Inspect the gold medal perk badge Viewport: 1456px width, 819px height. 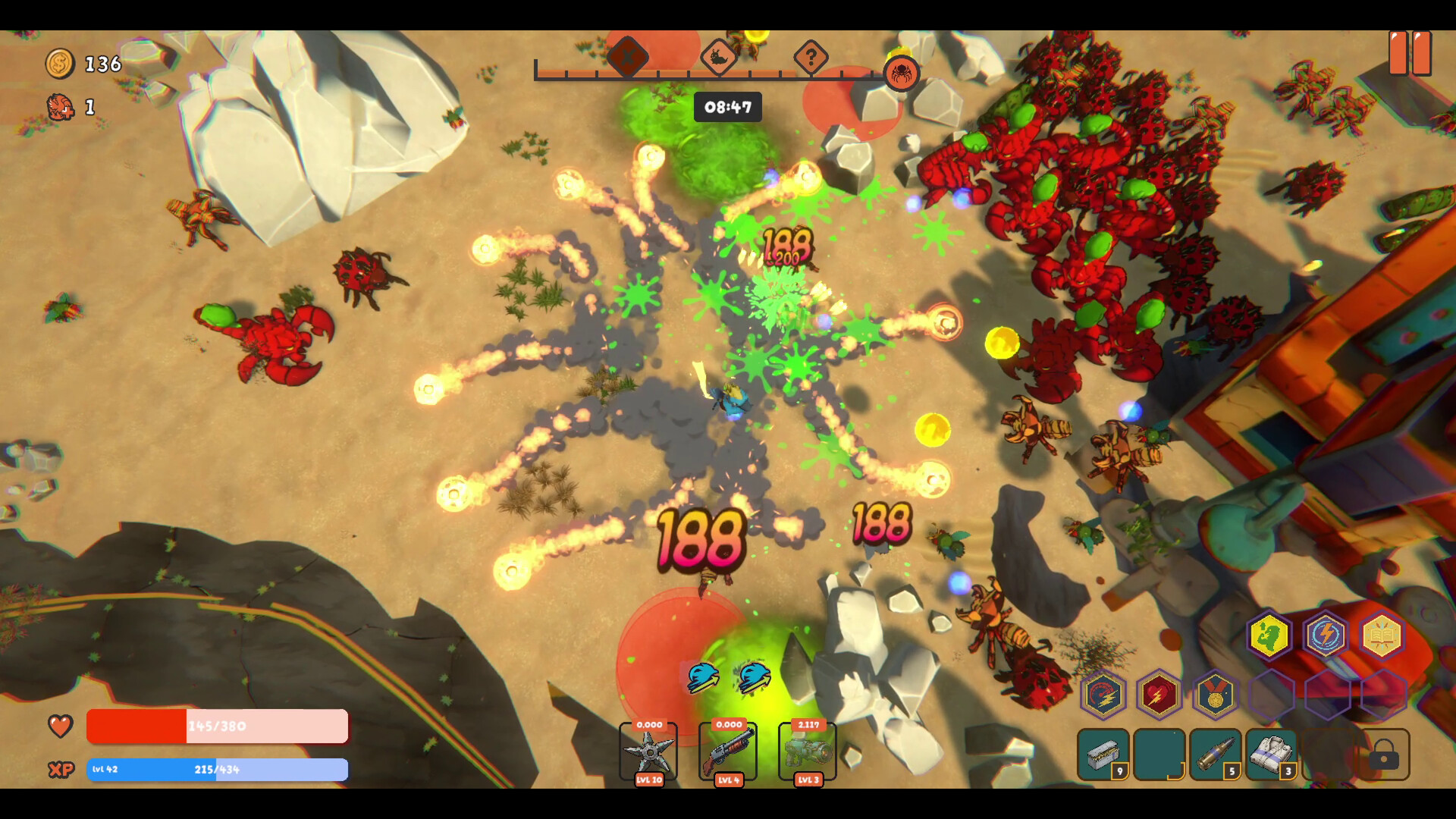tap(1216, 695)
